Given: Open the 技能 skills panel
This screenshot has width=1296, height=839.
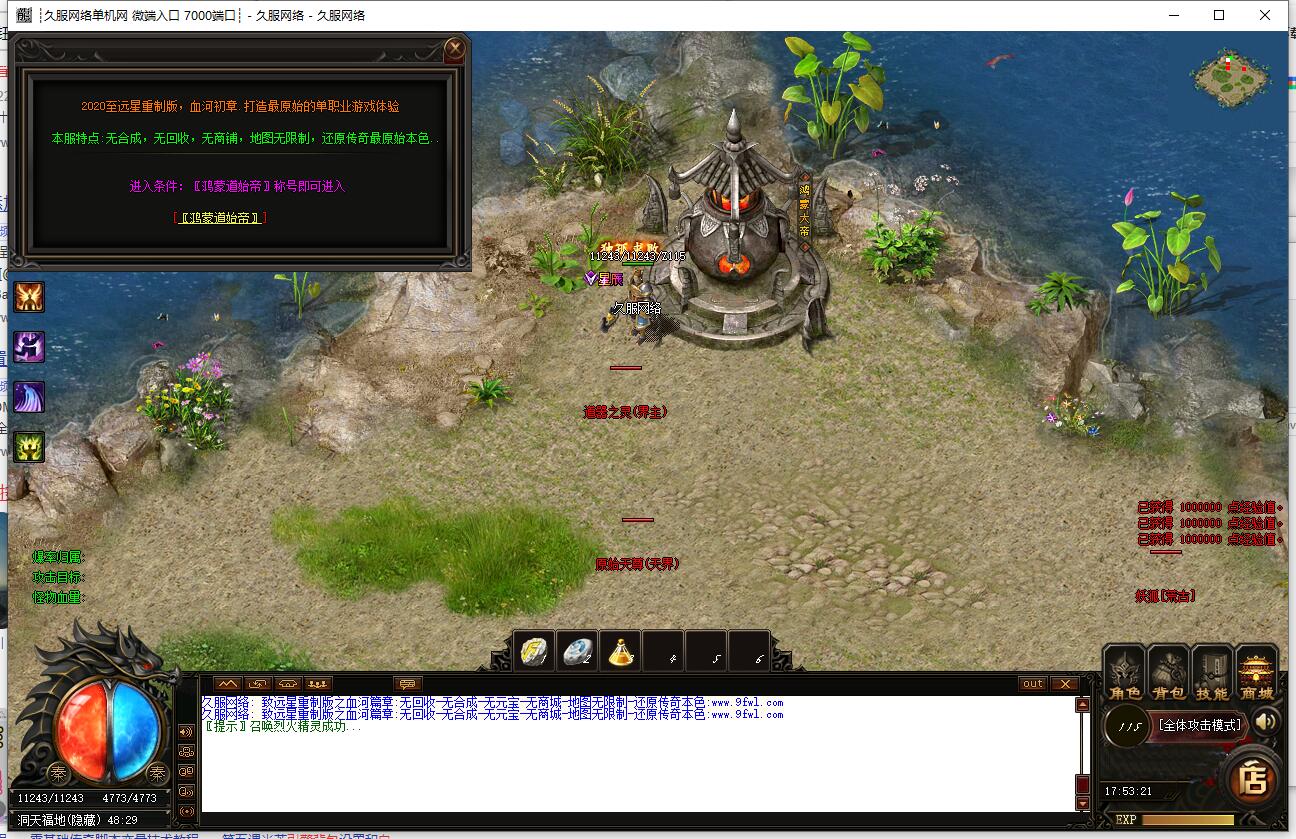Looking at the screenshot, I should (x=1212, y=673).
